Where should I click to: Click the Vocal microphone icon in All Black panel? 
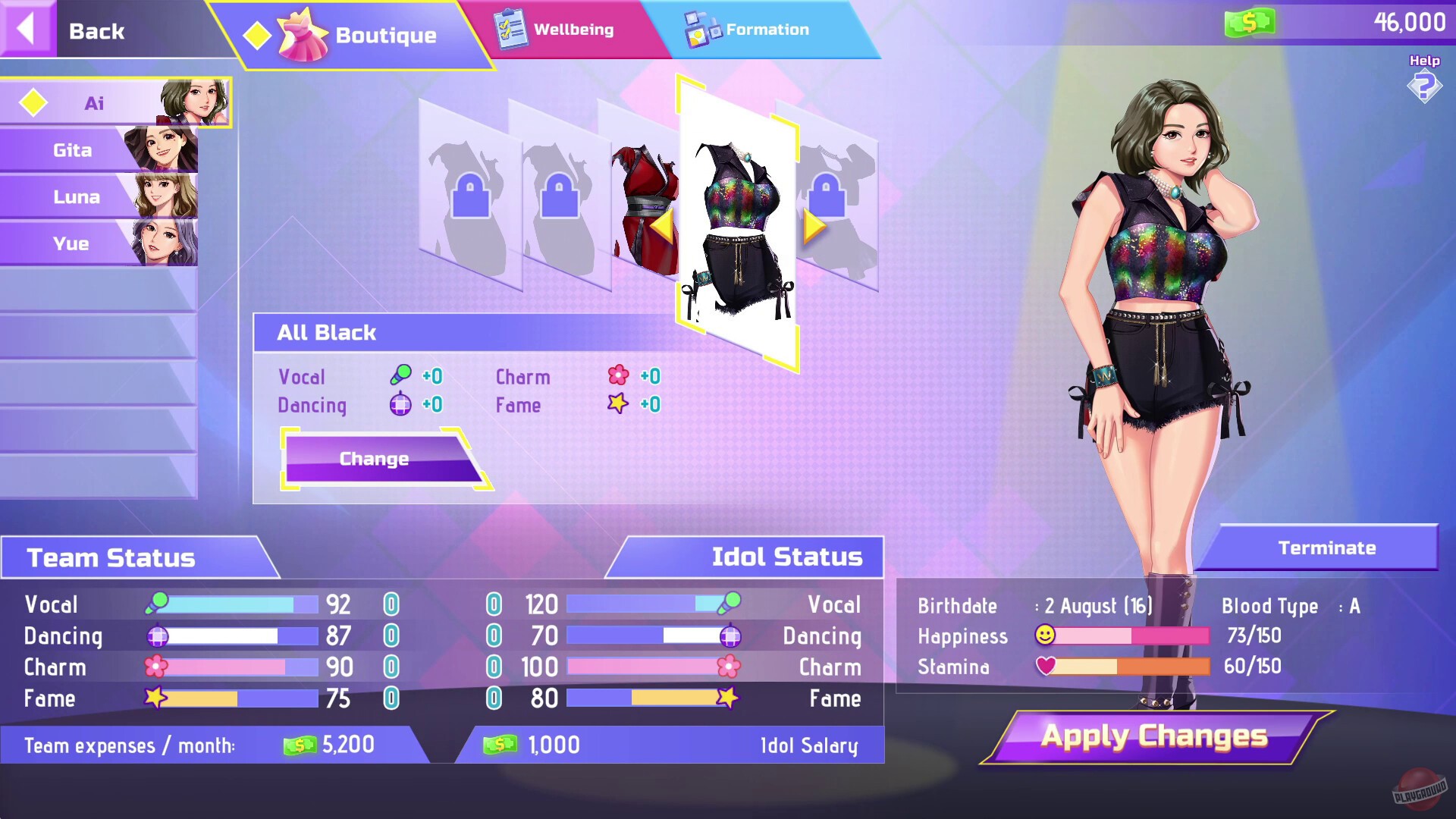pyautogui.click(x=400, y=375)
